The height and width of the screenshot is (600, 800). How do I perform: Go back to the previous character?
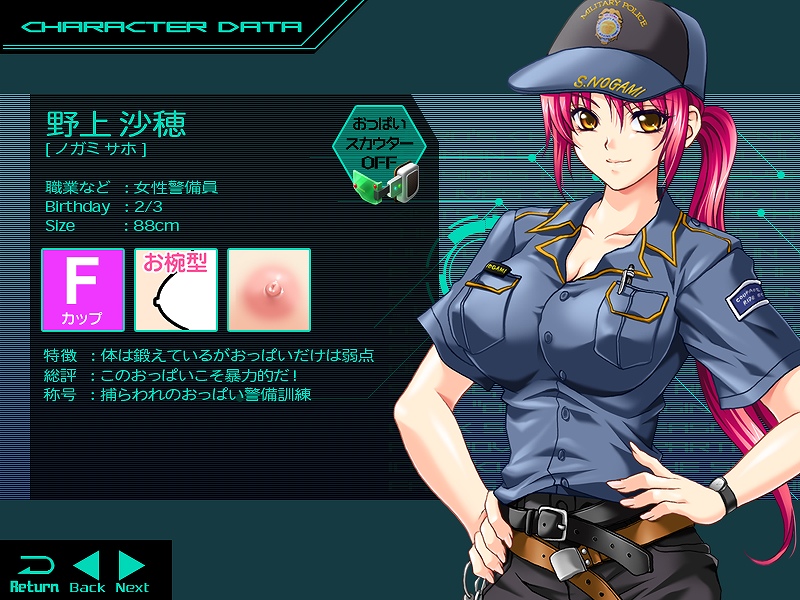(x=87, y=572)
